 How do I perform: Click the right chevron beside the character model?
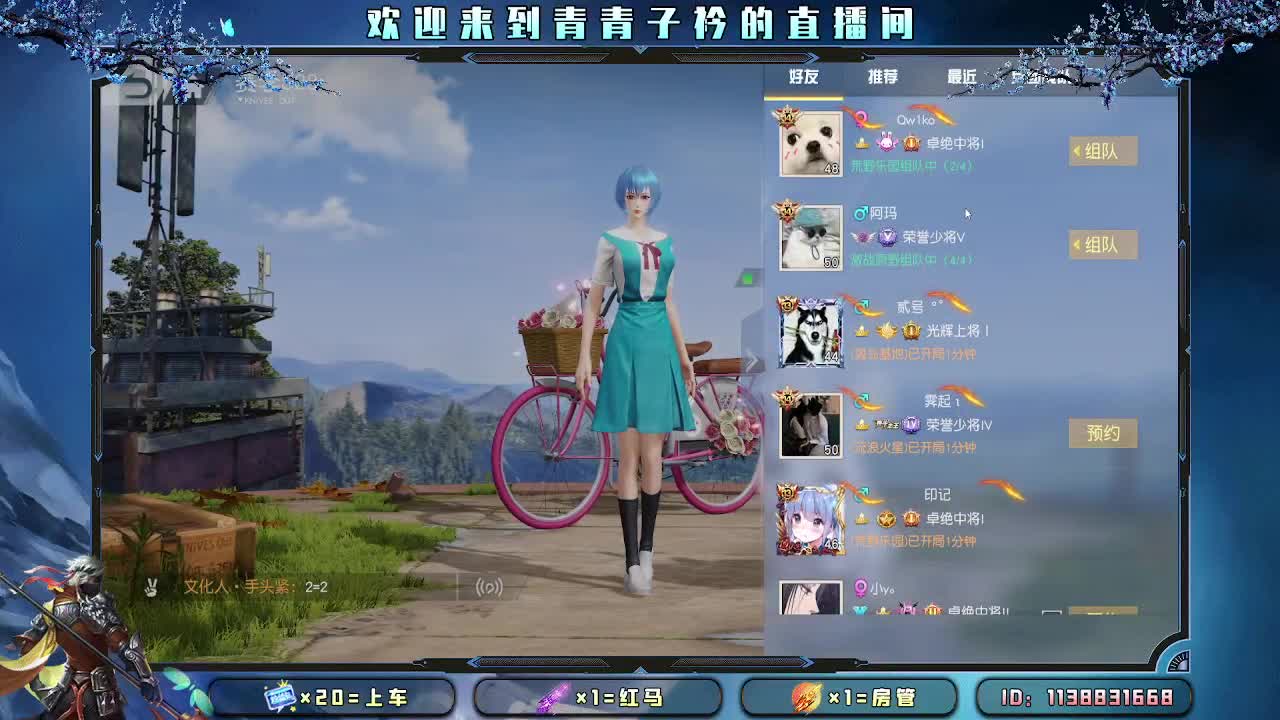coord(752,362)
